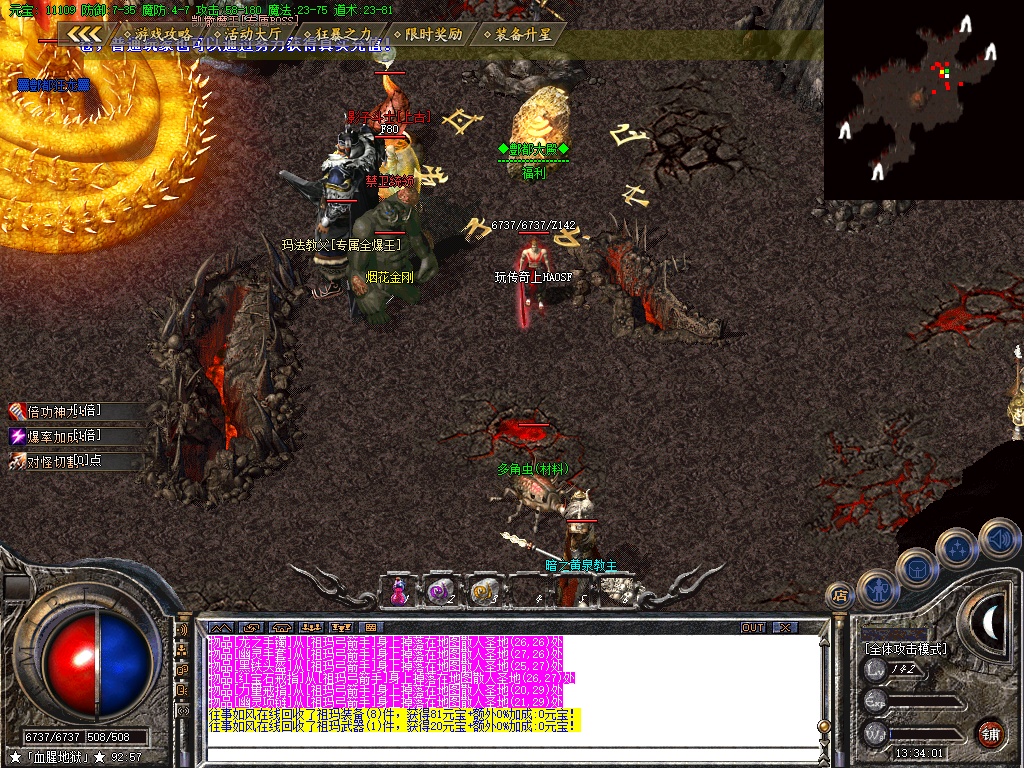Toggle sound with the speaker icon
The height and width of the screenshot is (768, 1024).
coord(998,538)
